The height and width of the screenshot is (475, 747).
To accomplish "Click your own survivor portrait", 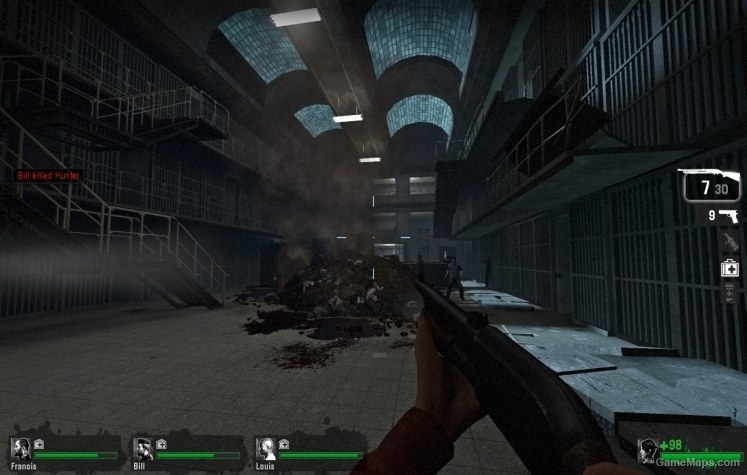I will click(x=651, y=450).
